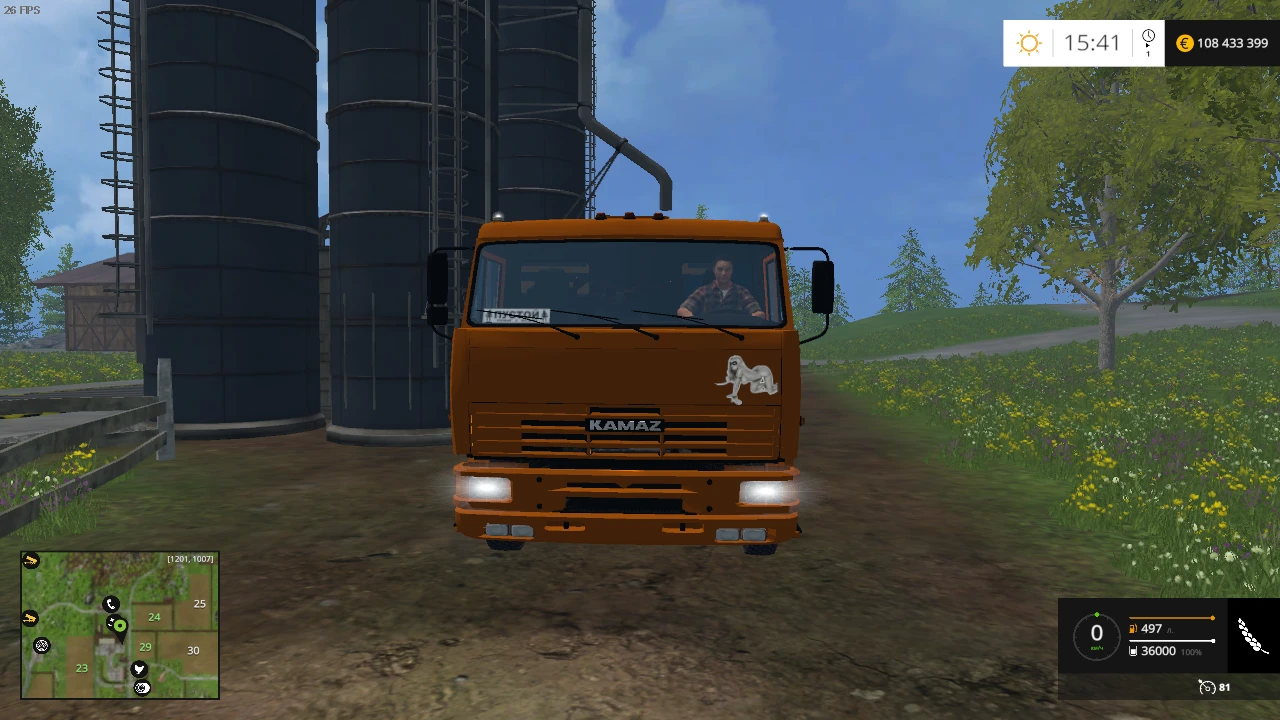The height and width of the screenshot is (720, 1280).
Task: Select the sun weather icon
Action: tap(1028, 42)
